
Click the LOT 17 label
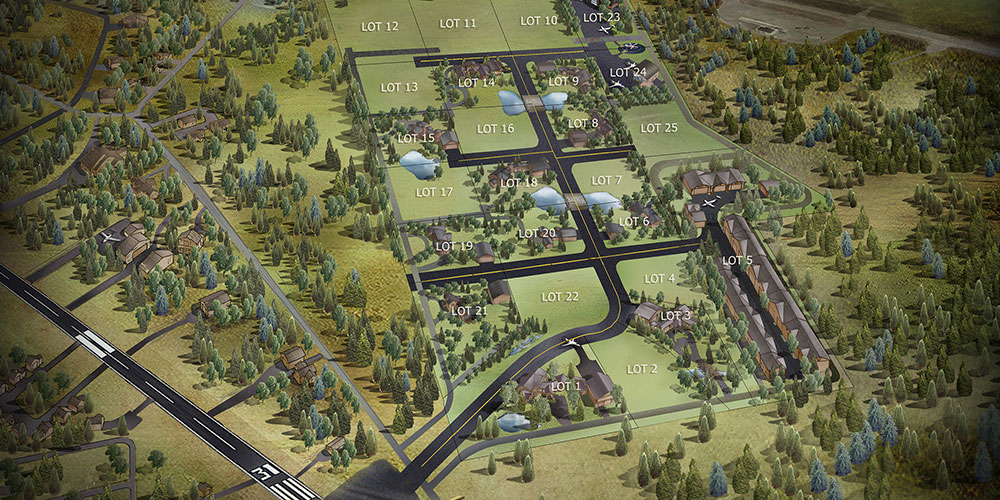coord(434,192)
